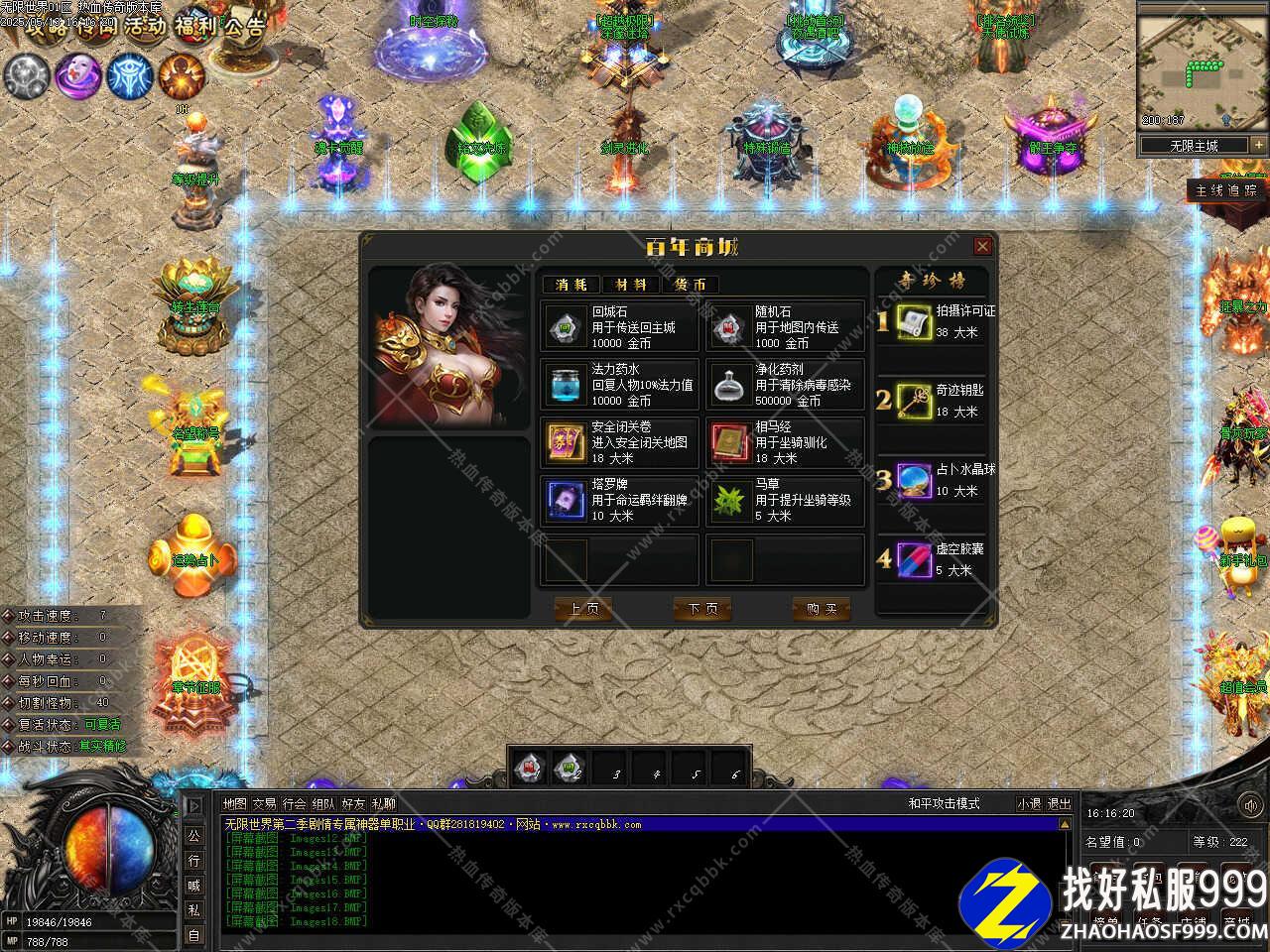Go to the previous page with 上页

point(583,609)
